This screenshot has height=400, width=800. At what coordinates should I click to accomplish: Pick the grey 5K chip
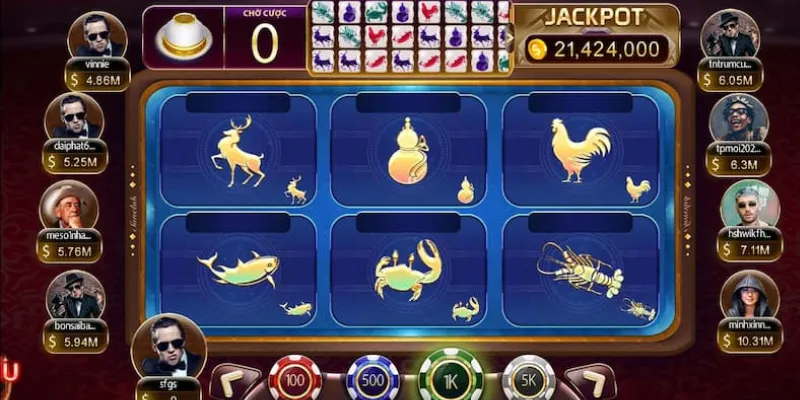(x=529, y=380)
